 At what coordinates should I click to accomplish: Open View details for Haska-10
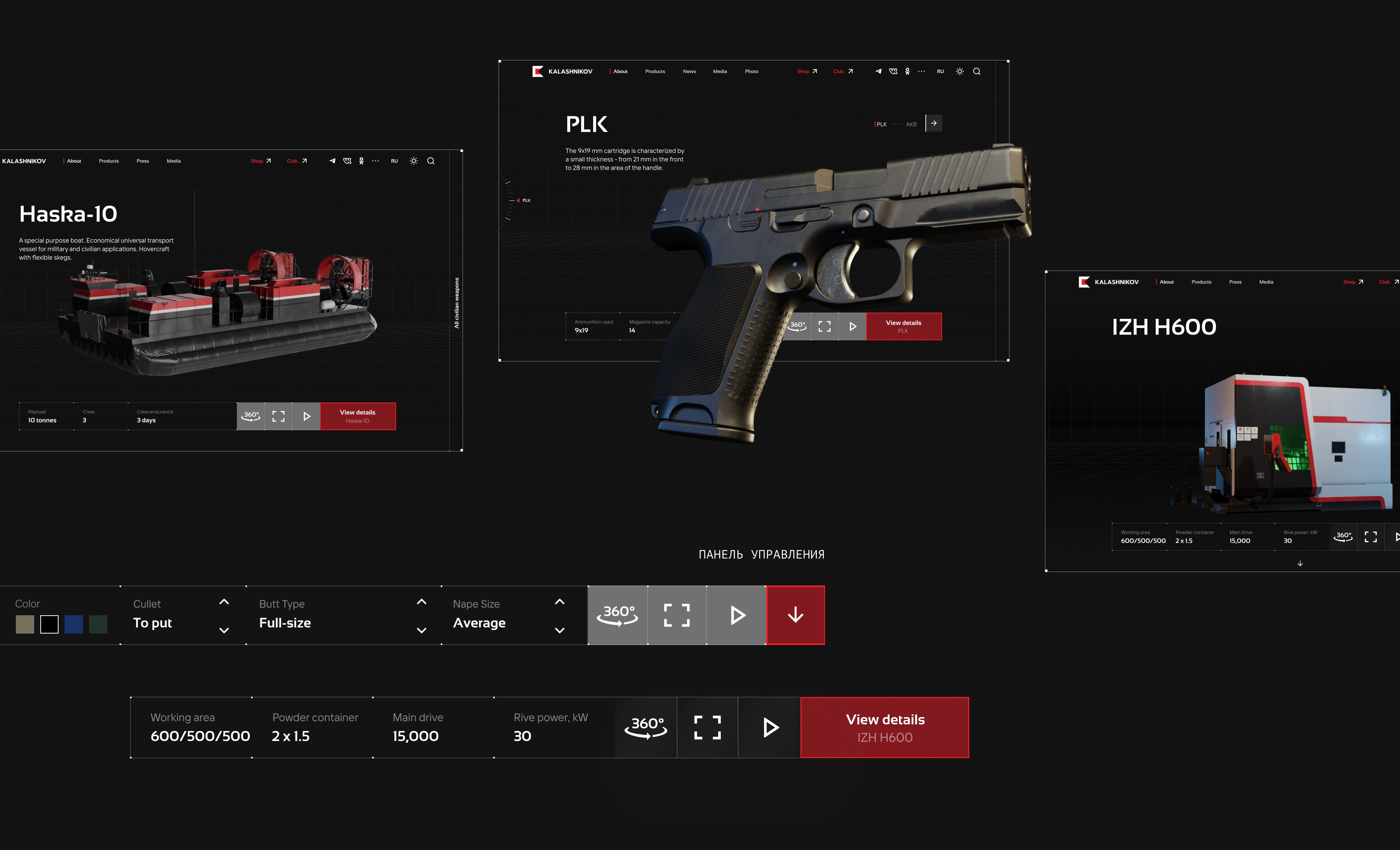tap(357, 416)
